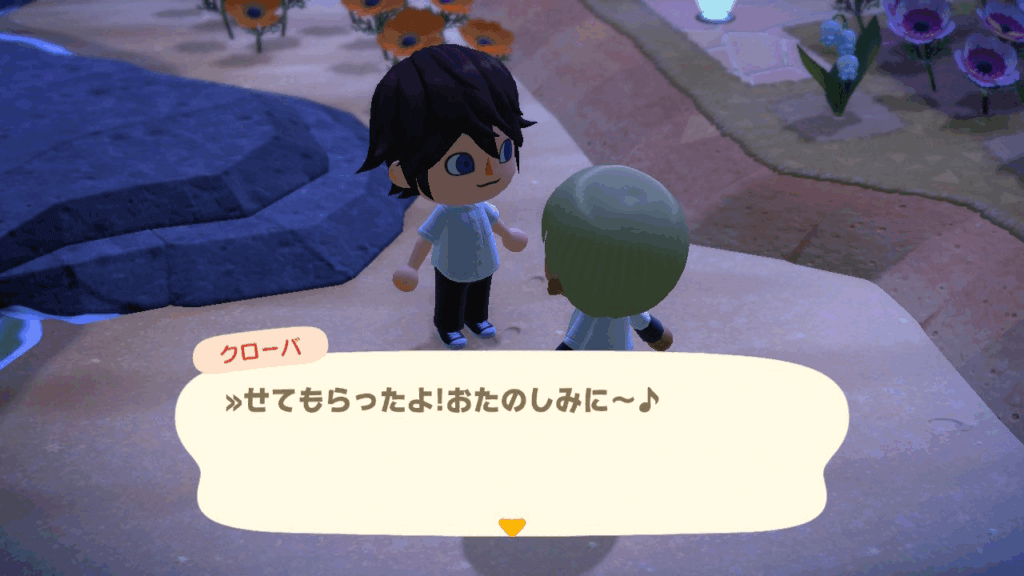Advance dialogue with the orange arrow

(512, 526)
